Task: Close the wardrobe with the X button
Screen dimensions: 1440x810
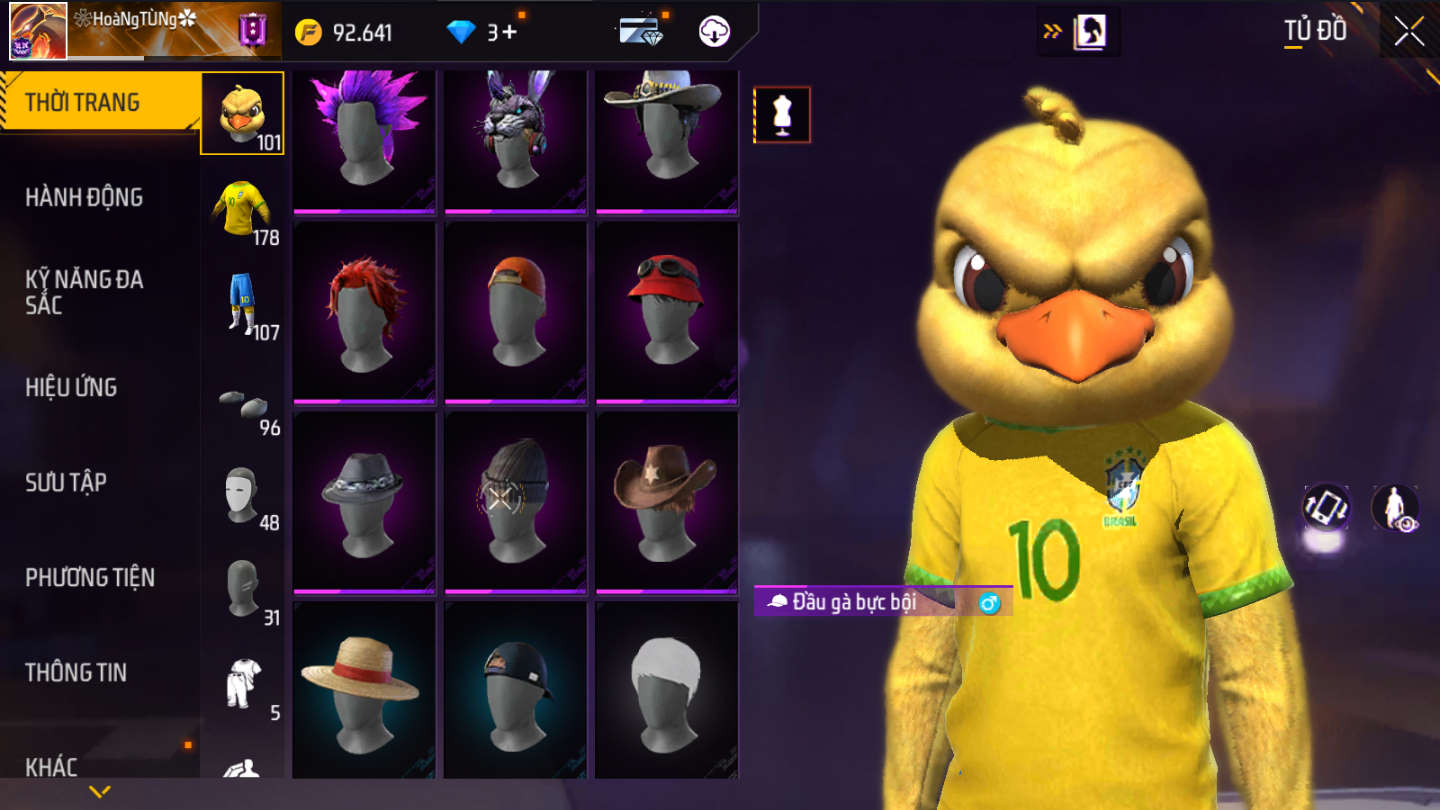Action: pyautogui.click(x=1409, y=32)
